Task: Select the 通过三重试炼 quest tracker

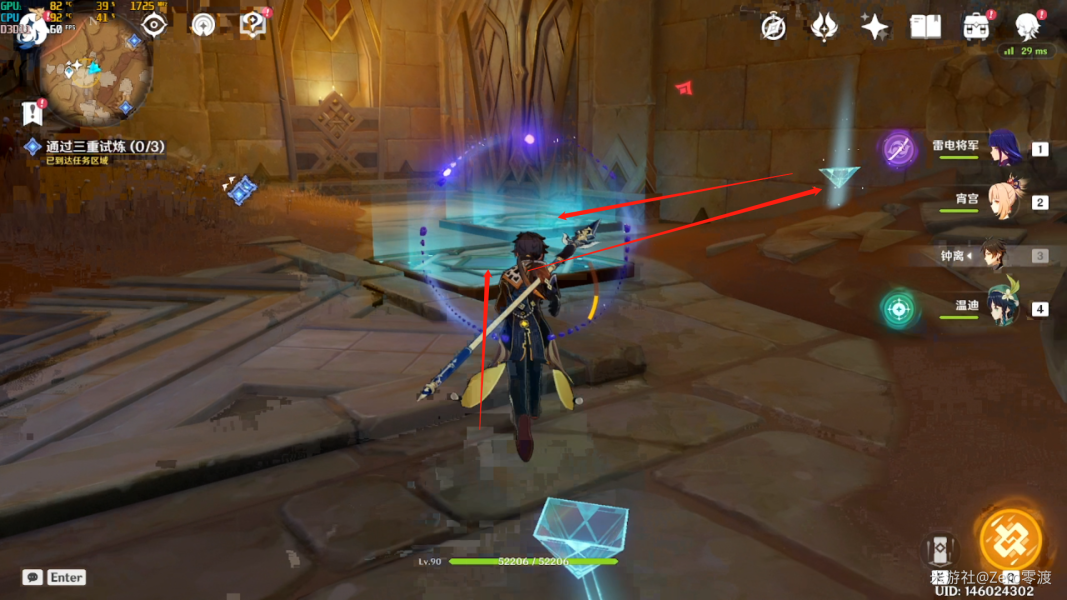Action: [x=104, y=147]
